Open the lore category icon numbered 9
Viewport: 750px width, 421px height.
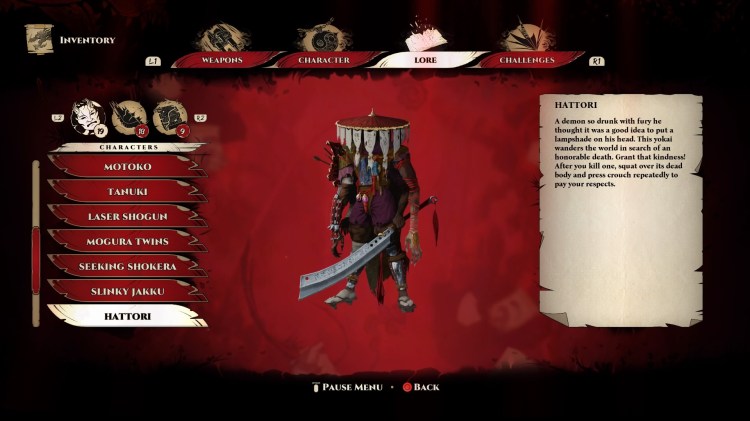click(168, 118)
